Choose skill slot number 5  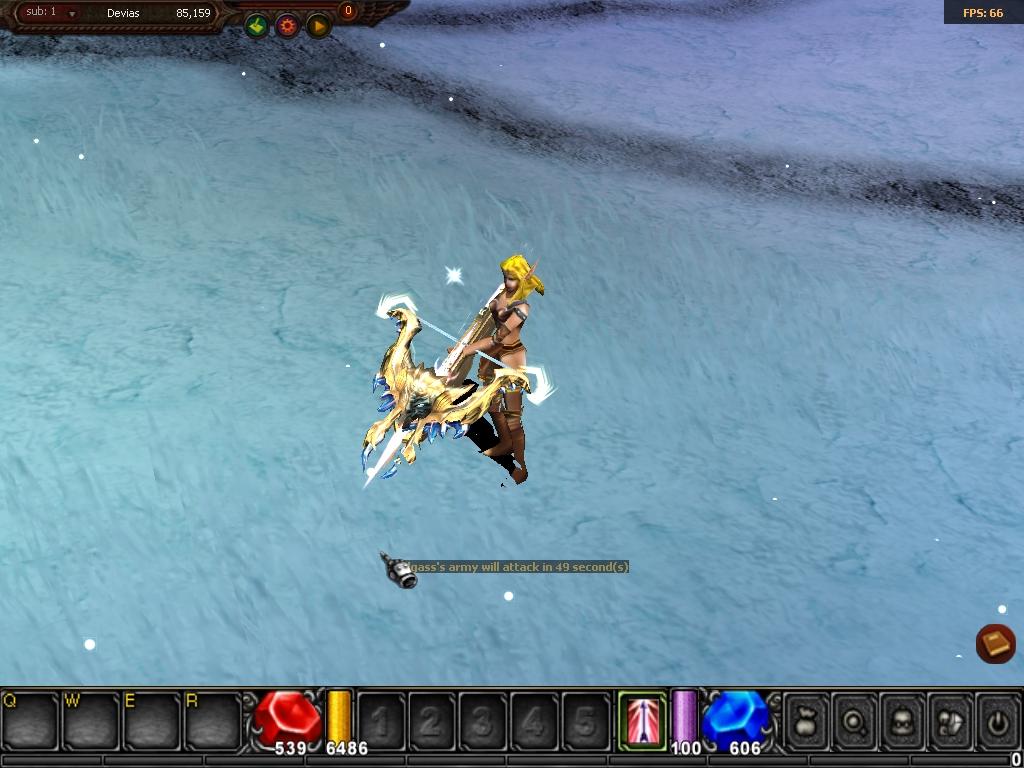tap(585, 719)
